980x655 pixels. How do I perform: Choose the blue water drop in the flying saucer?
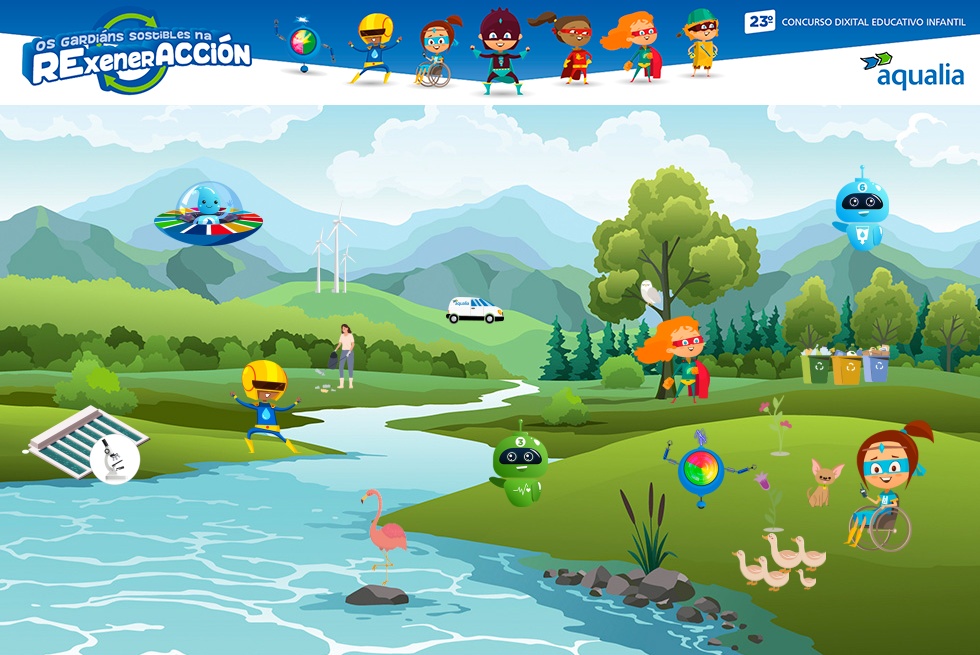point(208,205)
